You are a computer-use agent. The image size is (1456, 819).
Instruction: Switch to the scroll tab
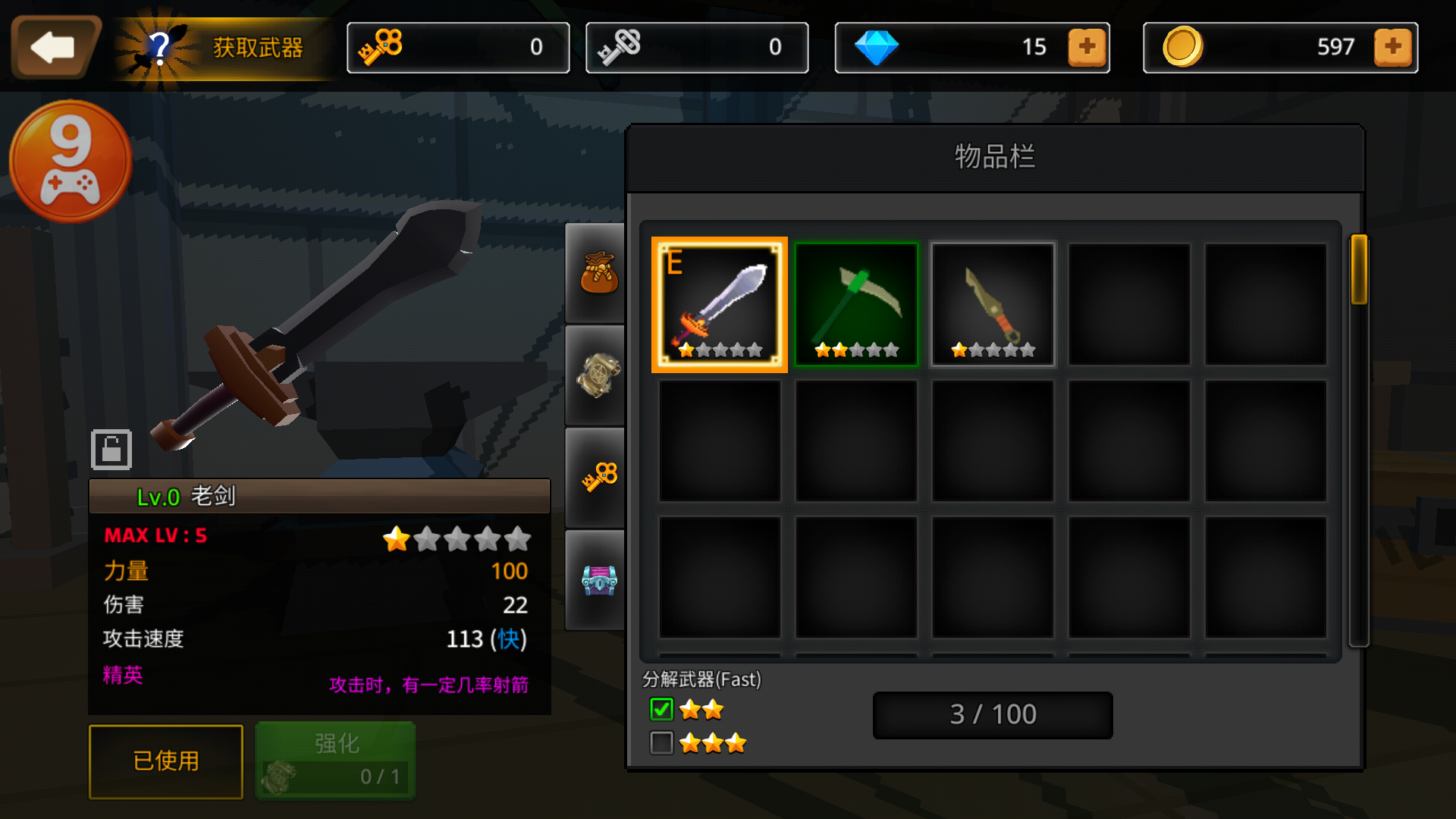pyautogui.click(x=598, y=375)
